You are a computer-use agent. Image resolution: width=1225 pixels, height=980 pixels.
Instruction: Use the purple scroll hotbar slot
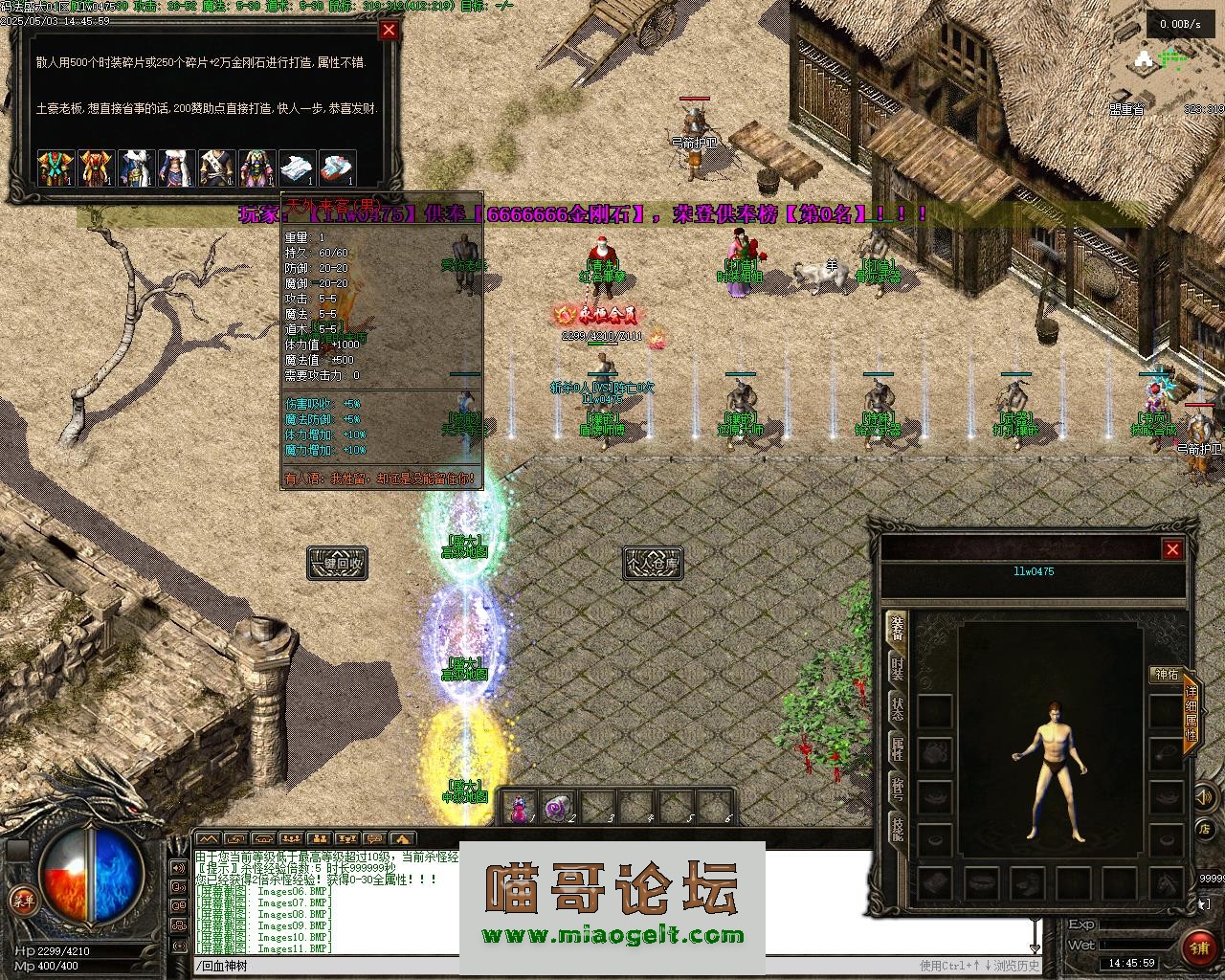click(x=558, y=809)
